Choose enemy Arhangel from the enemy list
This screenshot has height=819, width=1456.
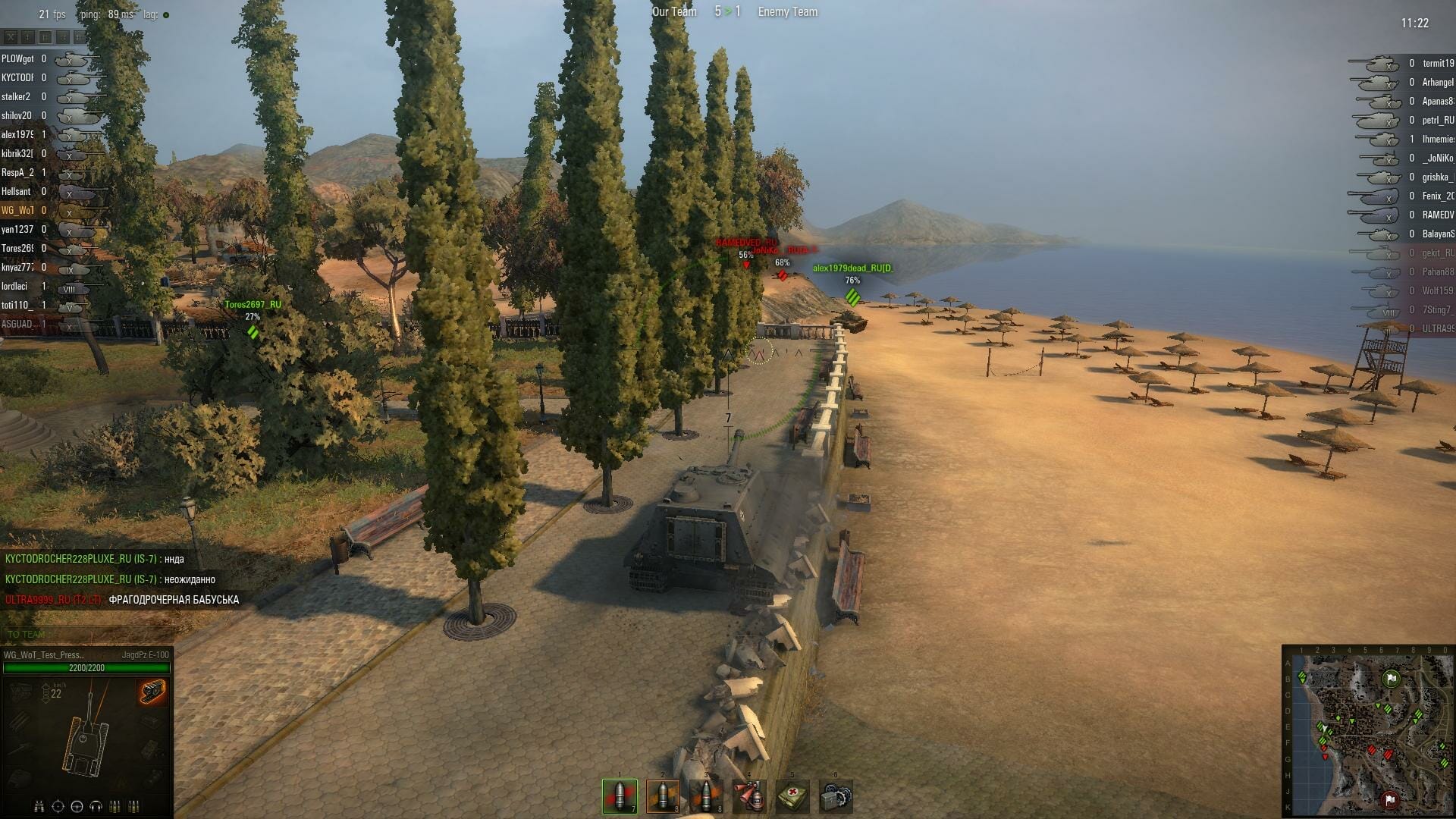pyautogui.click(x=1437, y=83)
